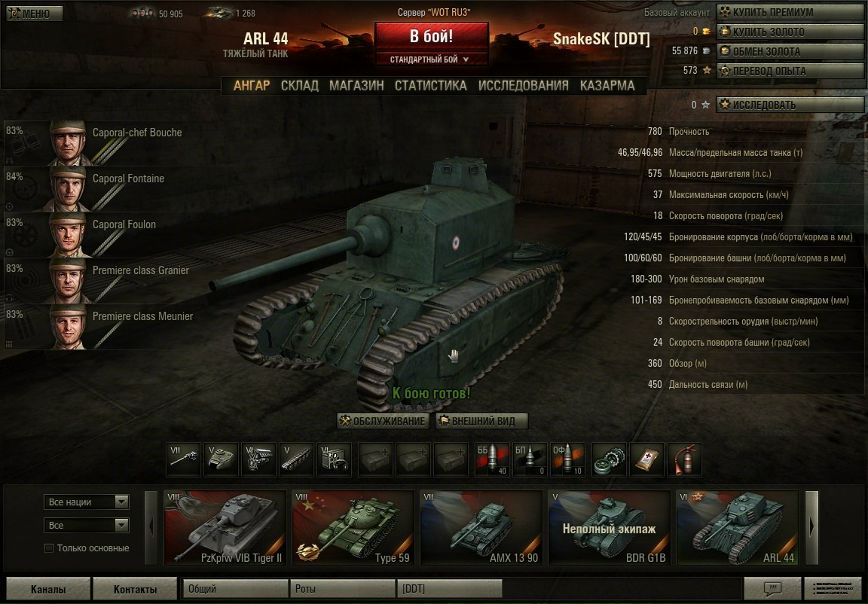Open the Меню button
The image size is (868, 604).
click(33, 13)
